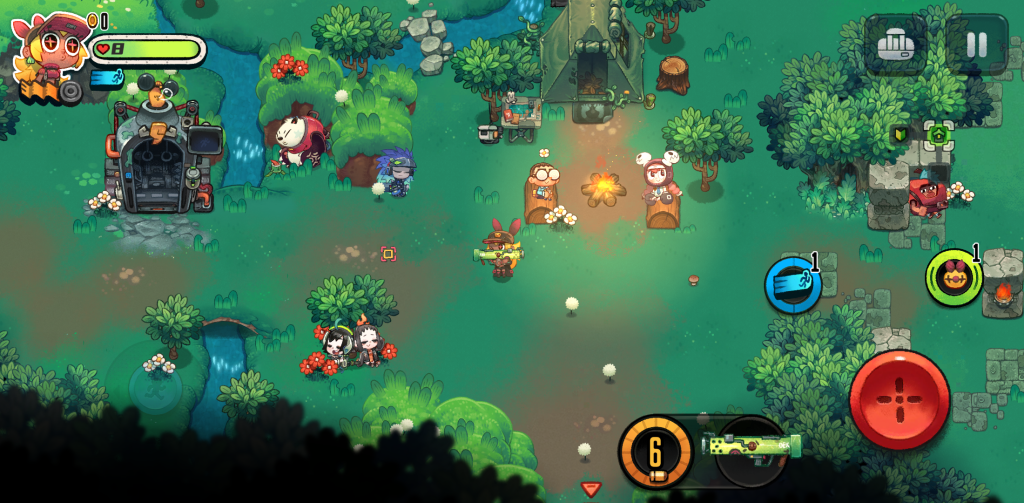The width and height of the screenshot is (1024, 503).
Task: Tap the fist icon button
Action: click(x=895, y=45)
